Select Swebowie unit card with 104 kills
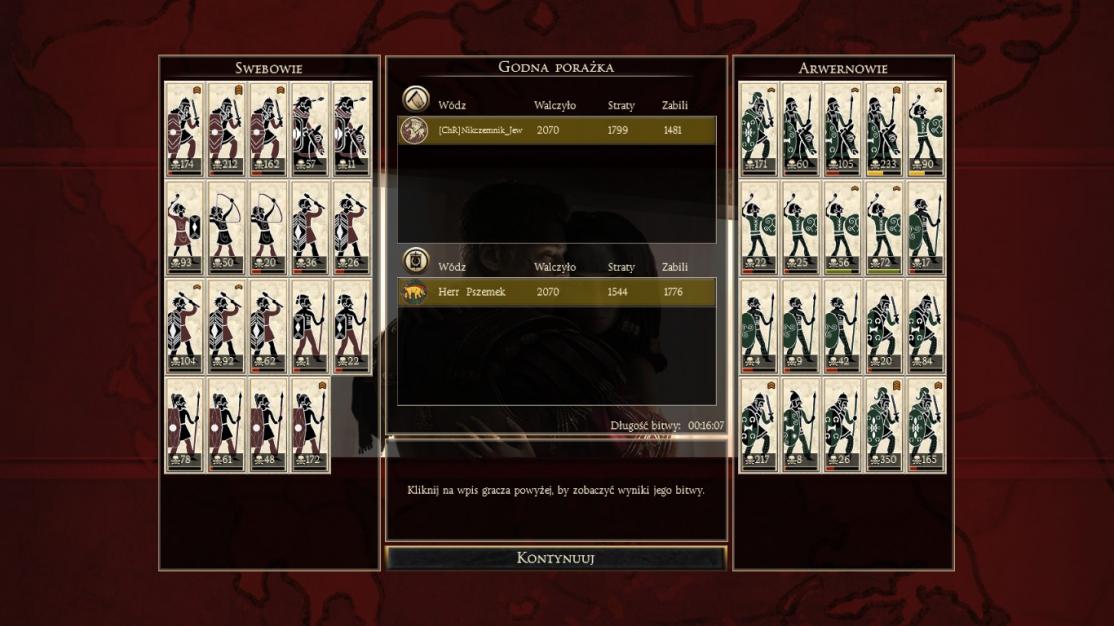The width and height of the screenshot is (1114, 626). [185, 327]
